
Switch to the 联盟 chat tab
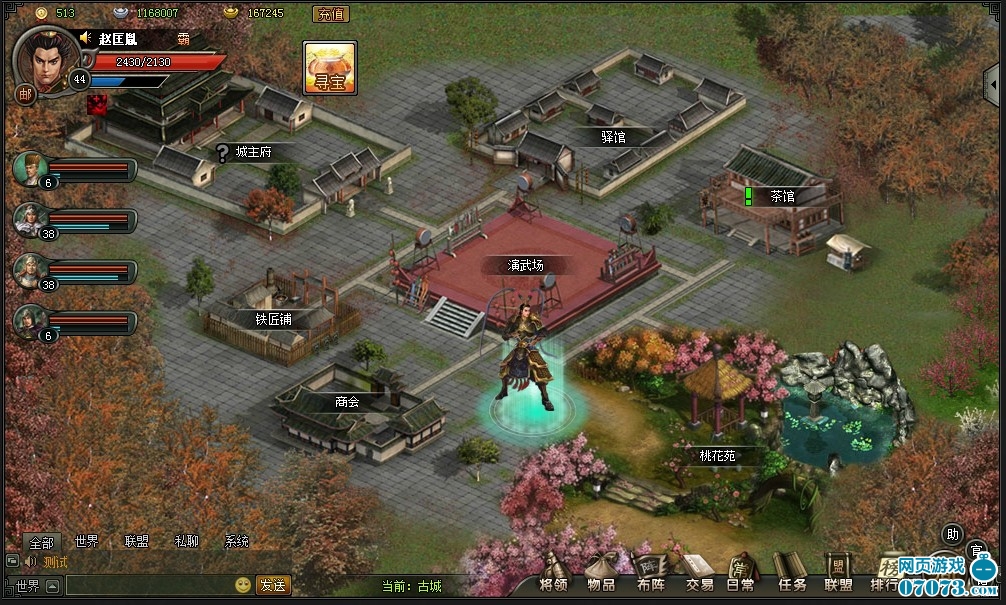pyautogui.click(x=136, y=542)
